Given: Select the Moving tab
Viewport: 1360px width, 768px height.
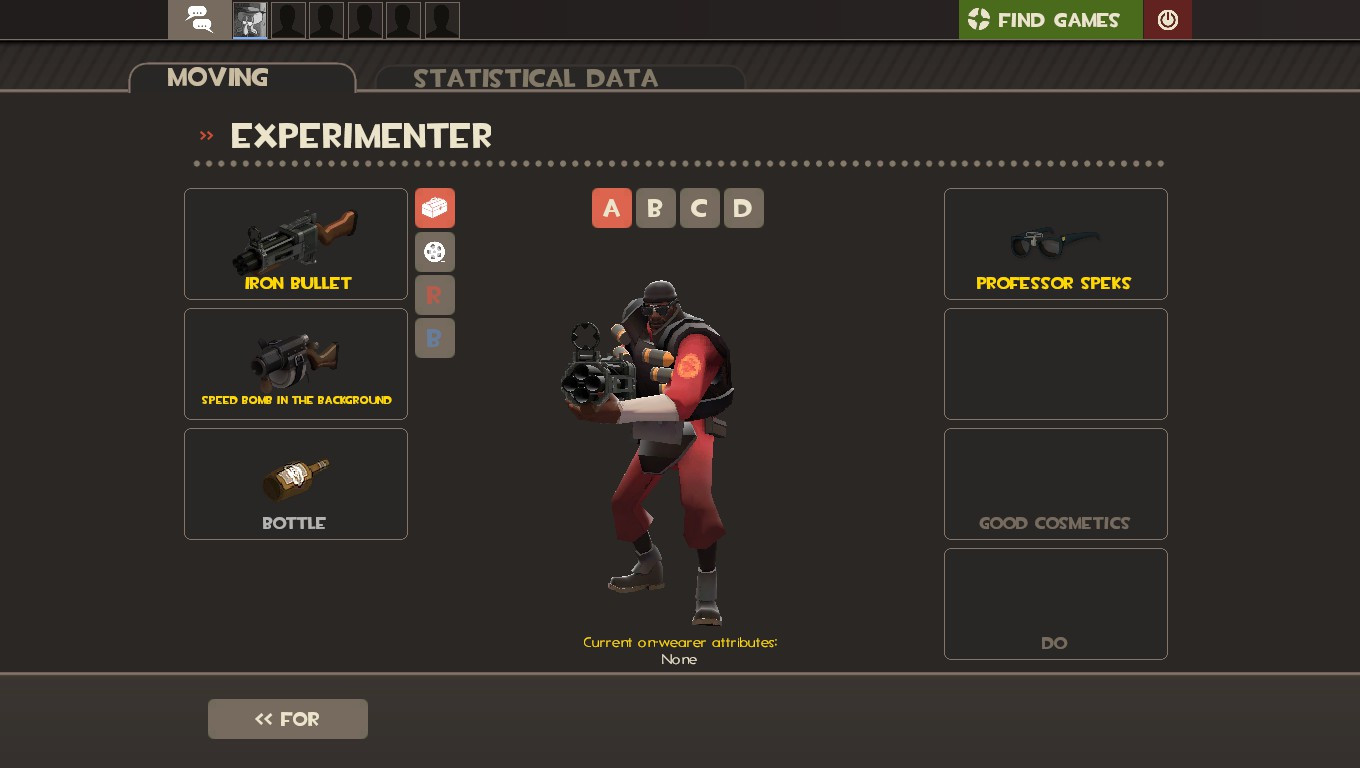Looking at the screenshot, I should point(217,78).
